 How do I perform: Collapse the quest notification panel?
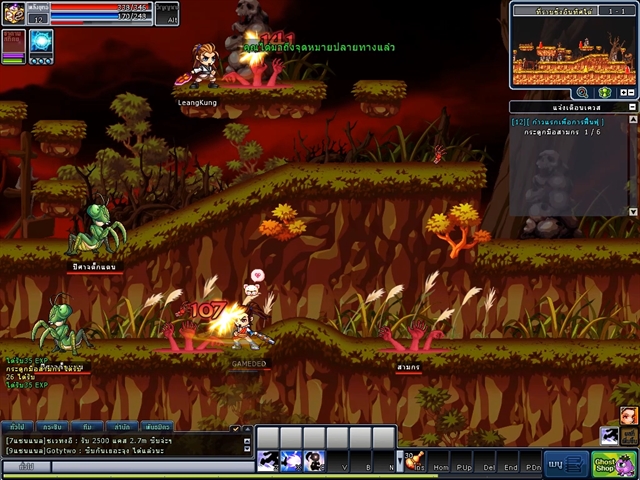click(x=630, y=106)
